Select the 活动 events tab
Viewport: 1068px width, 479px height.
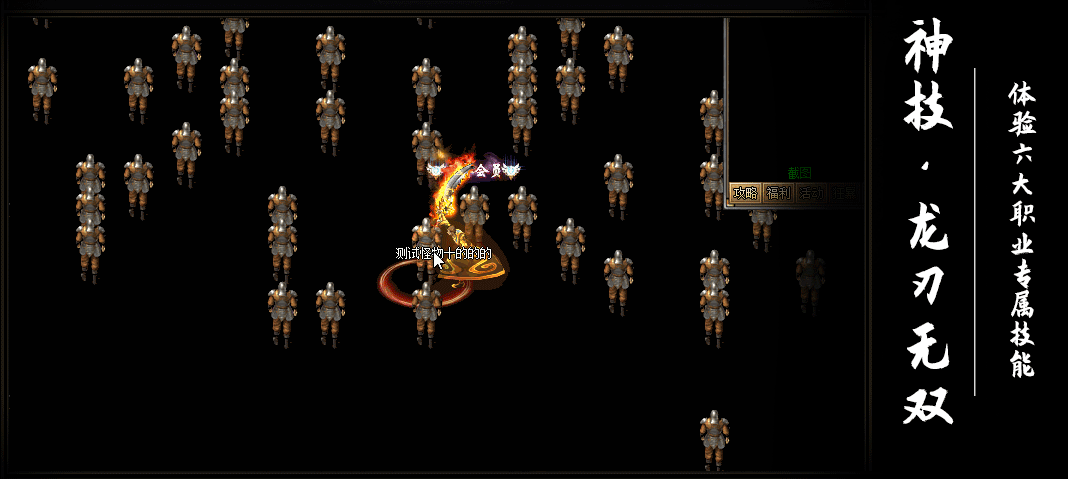point(811,193)
